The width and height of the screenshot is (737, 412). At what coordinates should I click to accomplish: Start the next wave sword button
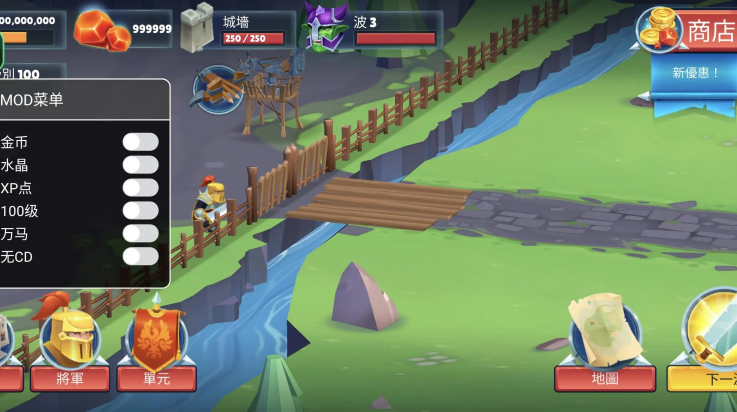pyautogui.click(x=710, y=348)
